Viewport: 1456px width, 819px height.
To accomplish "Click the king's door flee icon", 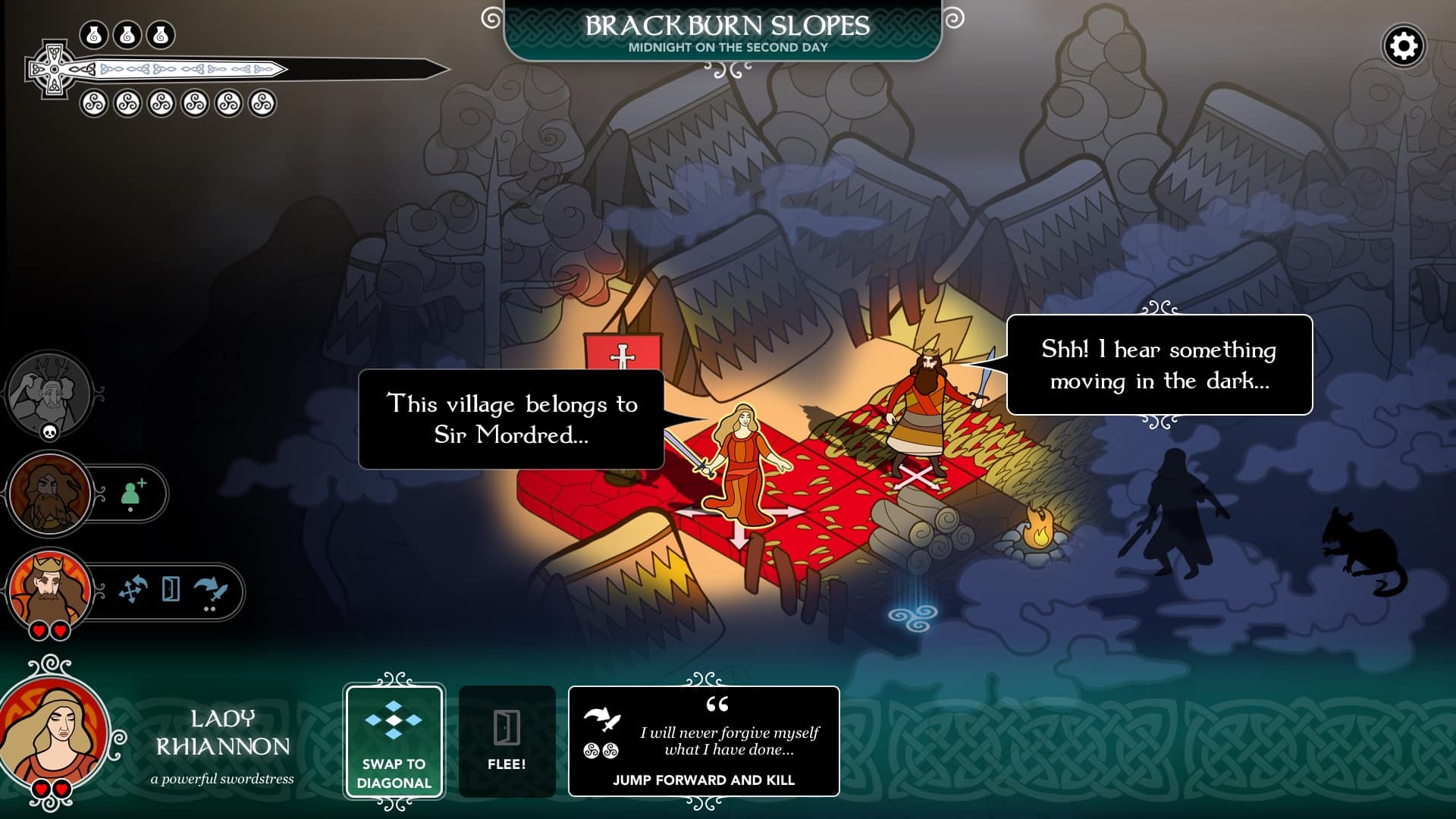I will point(171,589).
